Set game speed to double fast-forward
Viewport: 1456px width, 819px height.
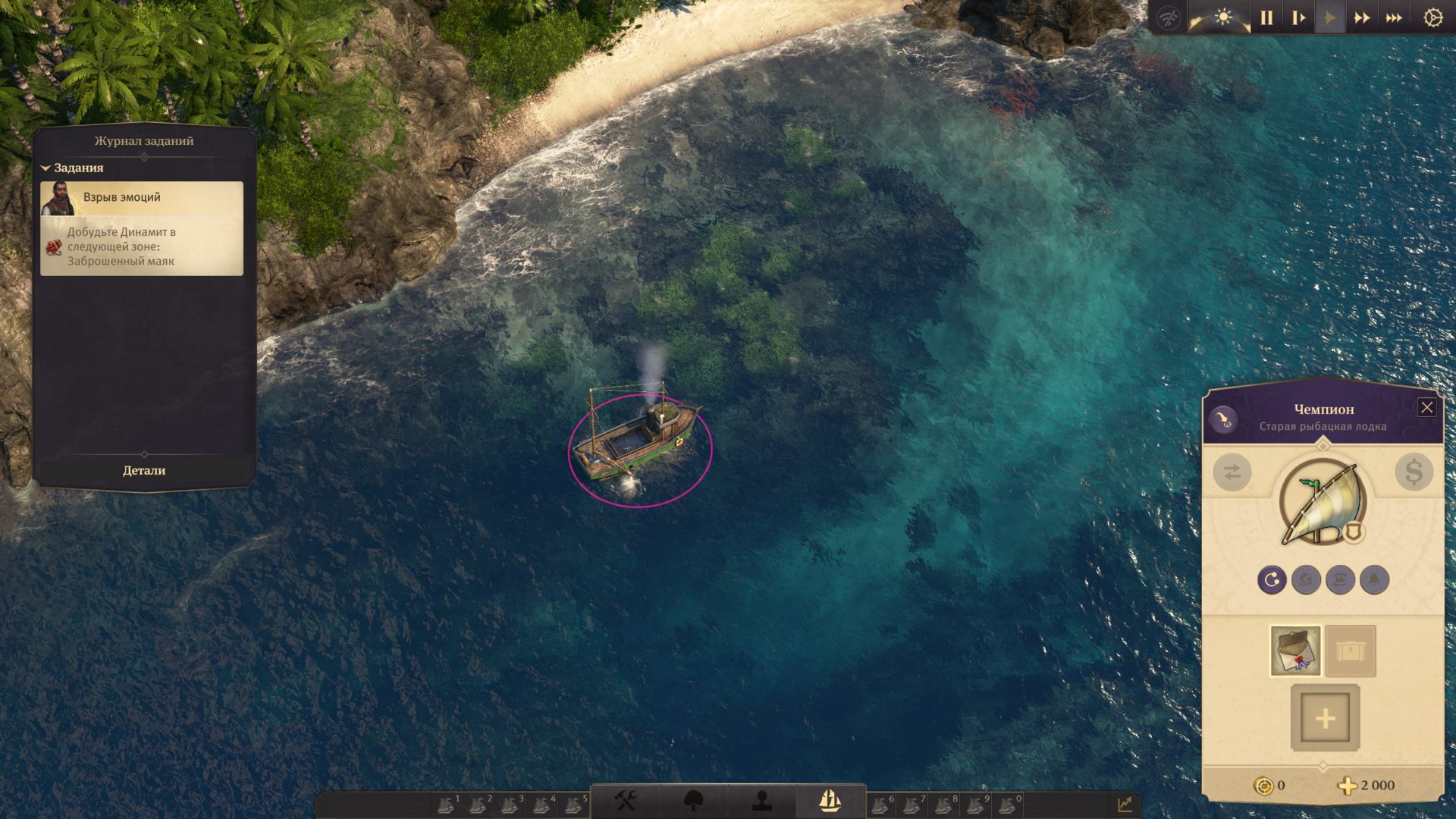[1362, 17]
